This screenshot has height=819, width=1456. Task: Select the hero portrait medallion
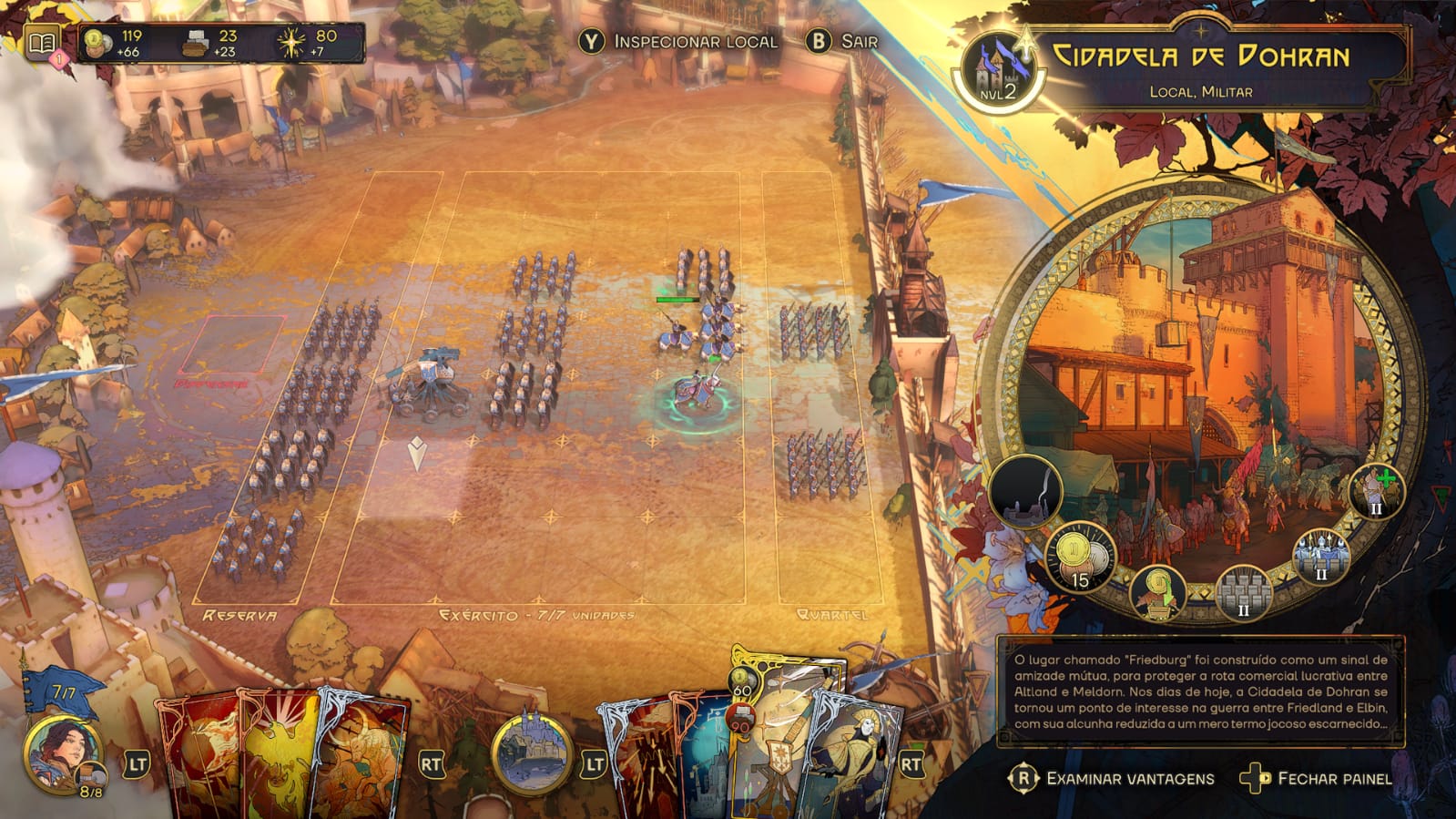coord(65,754)
